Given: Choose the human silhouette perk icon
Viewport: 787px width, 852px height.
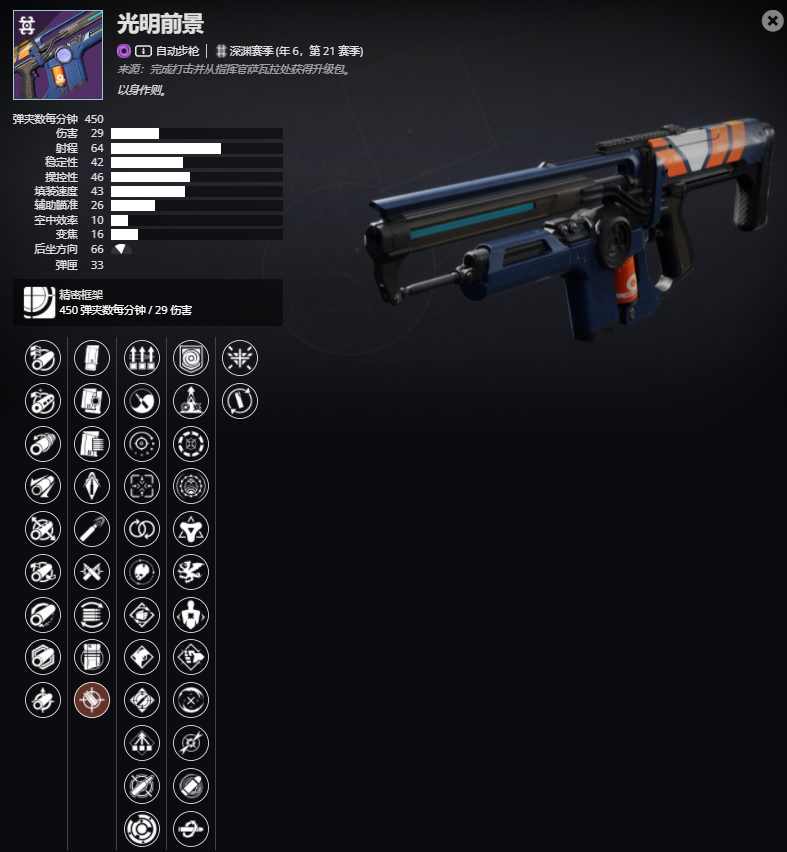Looking at the screenshot, I should point(191,614).
